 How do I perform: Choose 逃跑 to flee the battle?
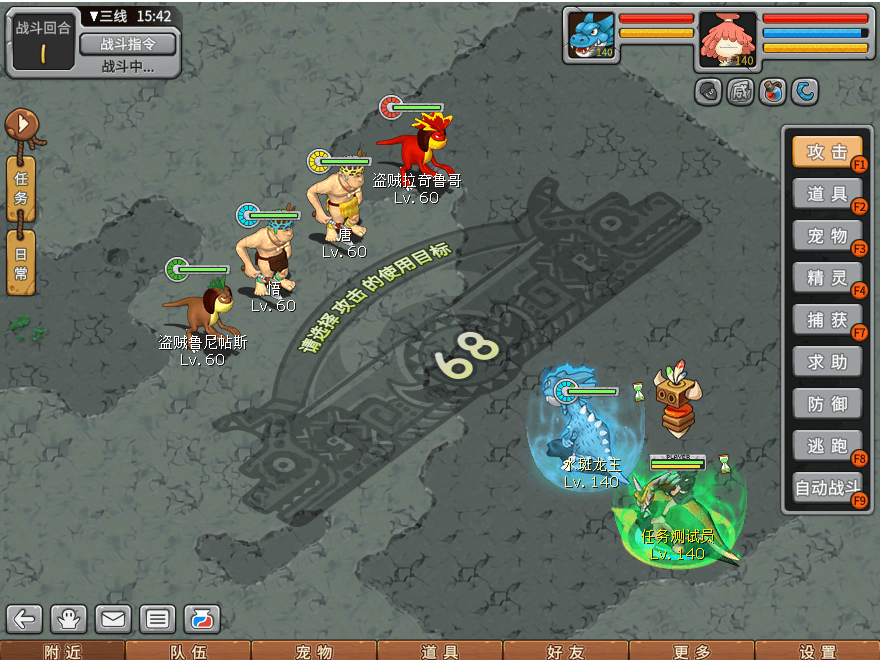coord(827,446)
